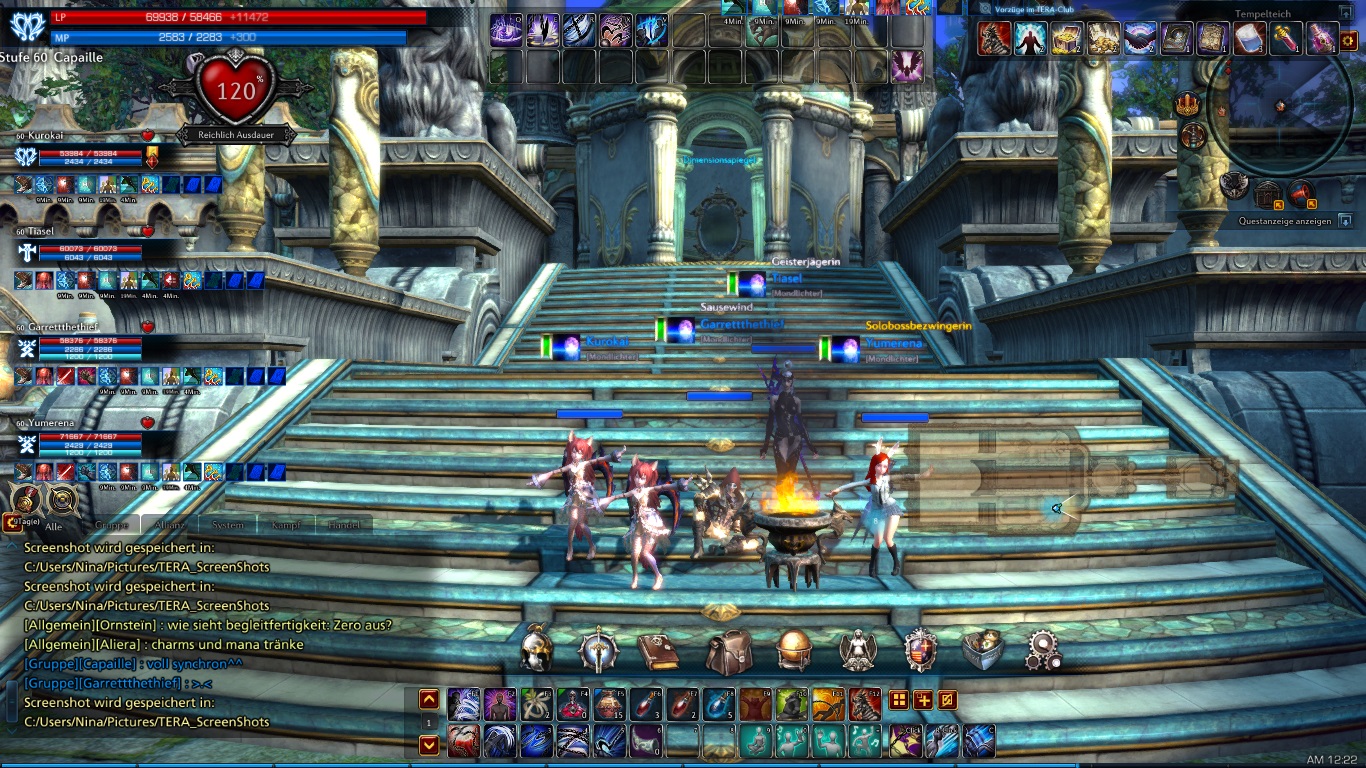This screenshot has width=1366, height=768.
Task: Click the red megaphone button below minimap
Action: [x=1301, y=192]
